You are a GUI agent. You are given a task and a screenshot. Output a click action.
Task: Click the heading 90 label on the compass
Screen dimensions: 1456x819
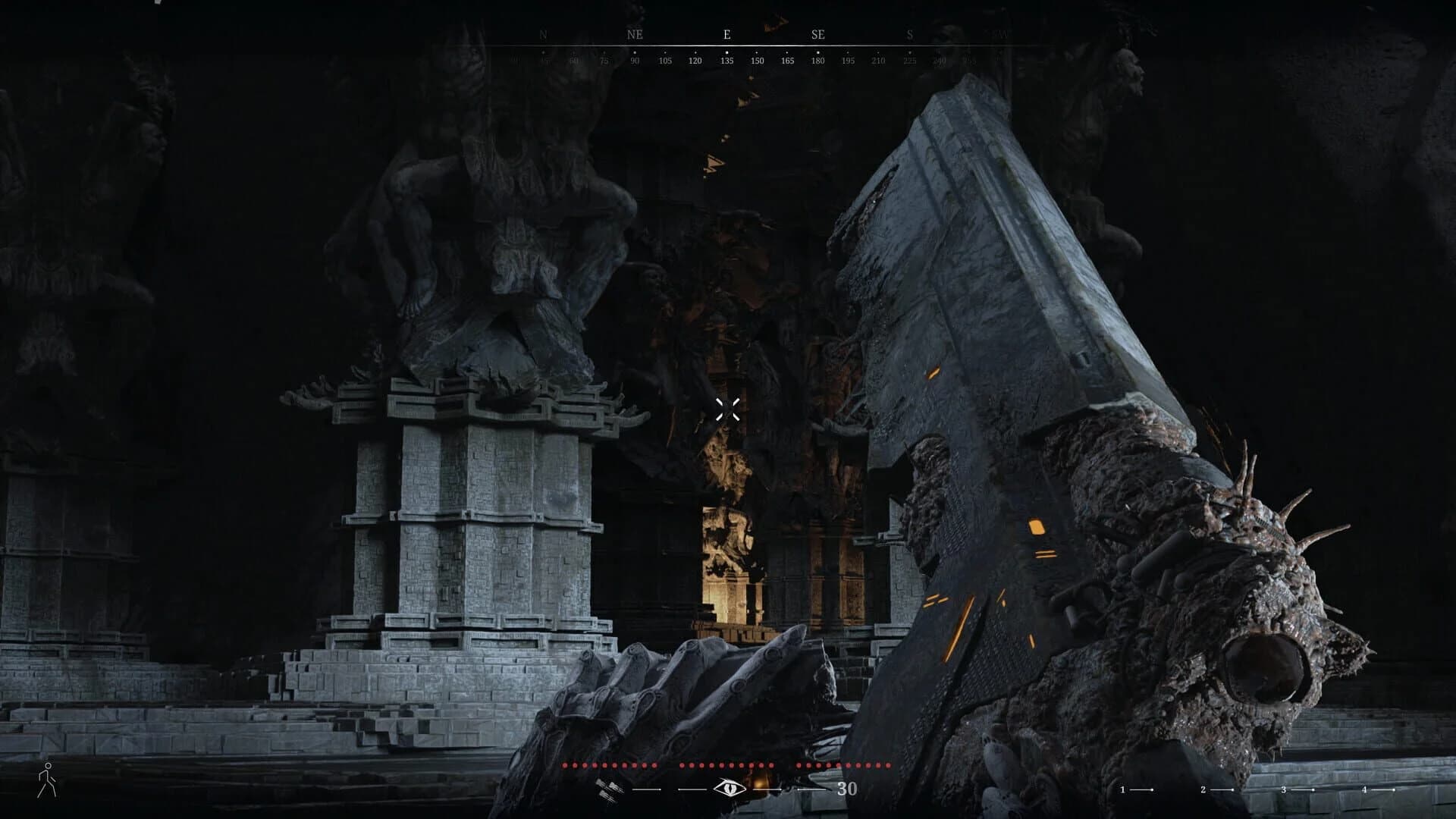[635, 61]
